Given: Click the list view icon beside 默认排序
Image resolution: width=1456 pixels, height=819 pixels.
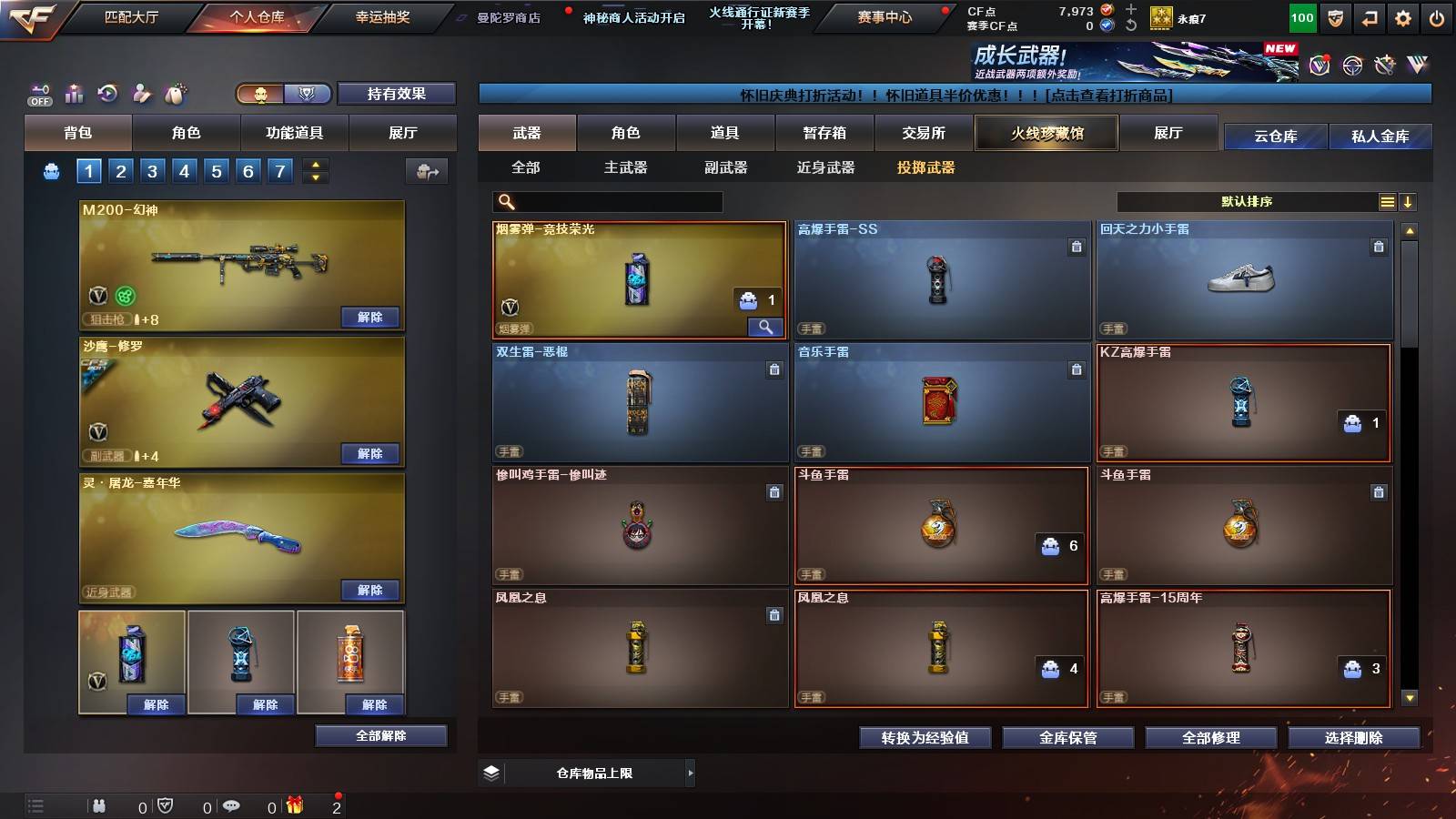Looking at the screenshot, I should [1387, 201].
